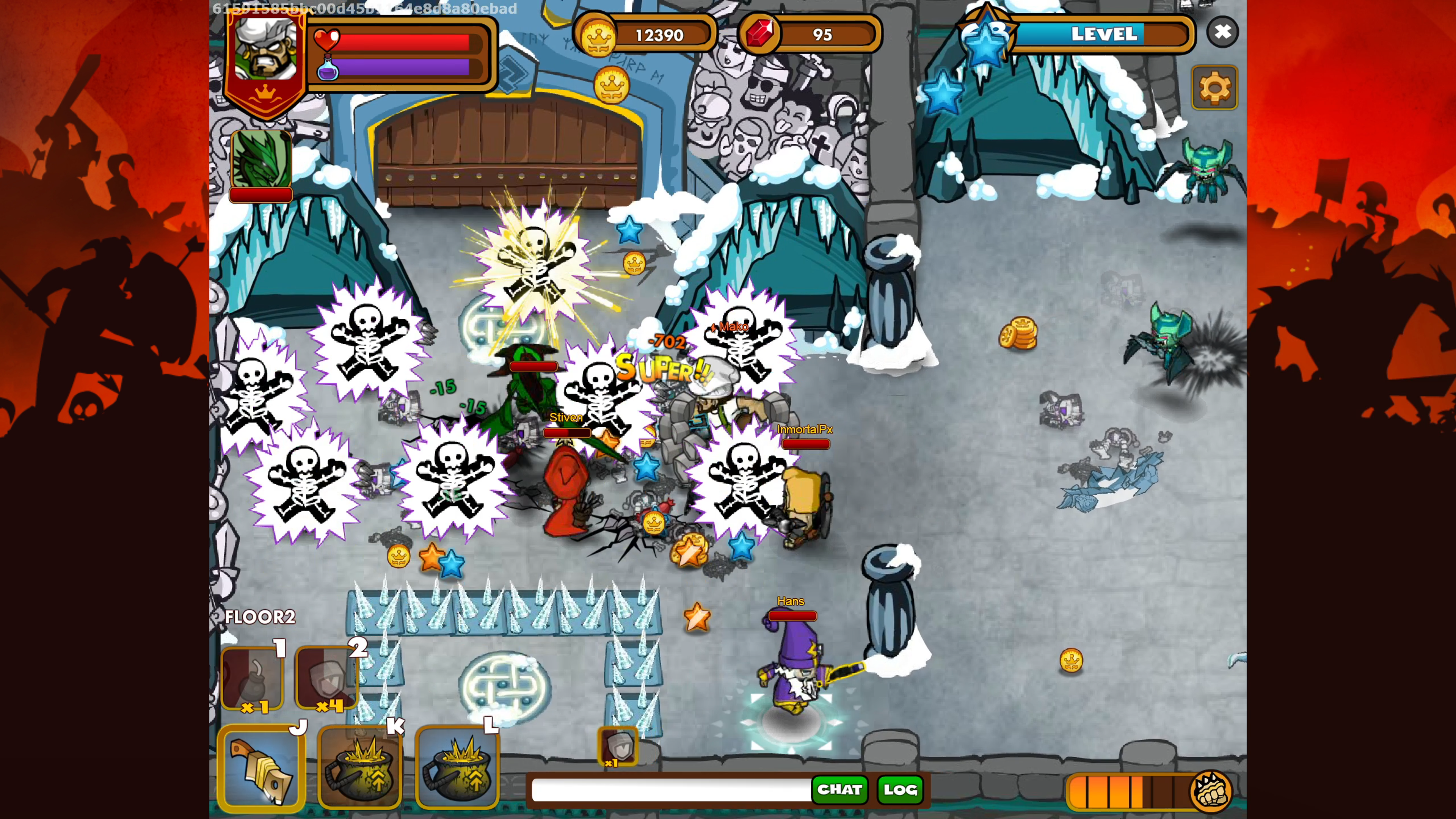Select the helmet item in slot 2
This screenshot has height=819, width=1456.
pyautogui.click(x=327, y=678)
